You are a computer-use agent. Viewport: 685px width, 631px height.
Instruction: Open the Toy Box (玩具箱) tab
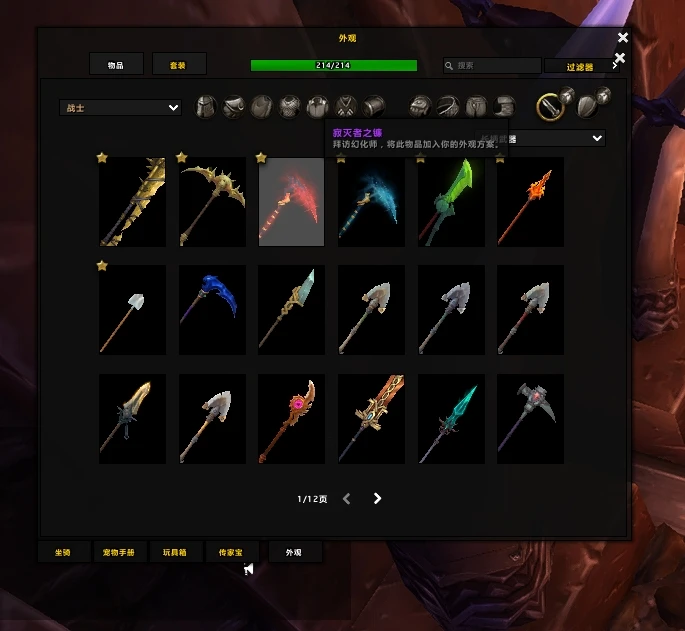176,552
